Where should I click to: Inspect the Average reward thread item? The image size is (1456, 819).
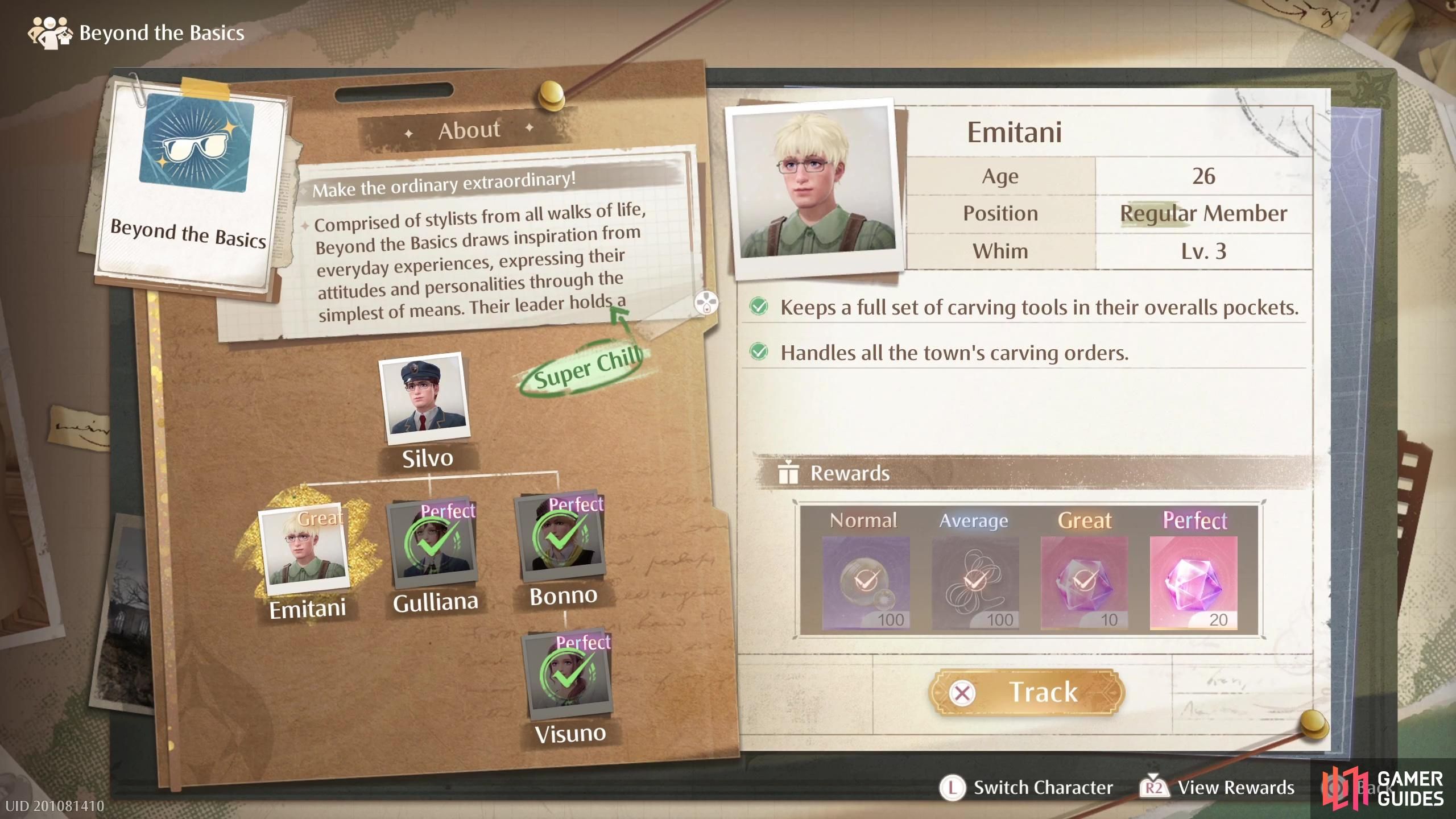[x=974, y=582]
